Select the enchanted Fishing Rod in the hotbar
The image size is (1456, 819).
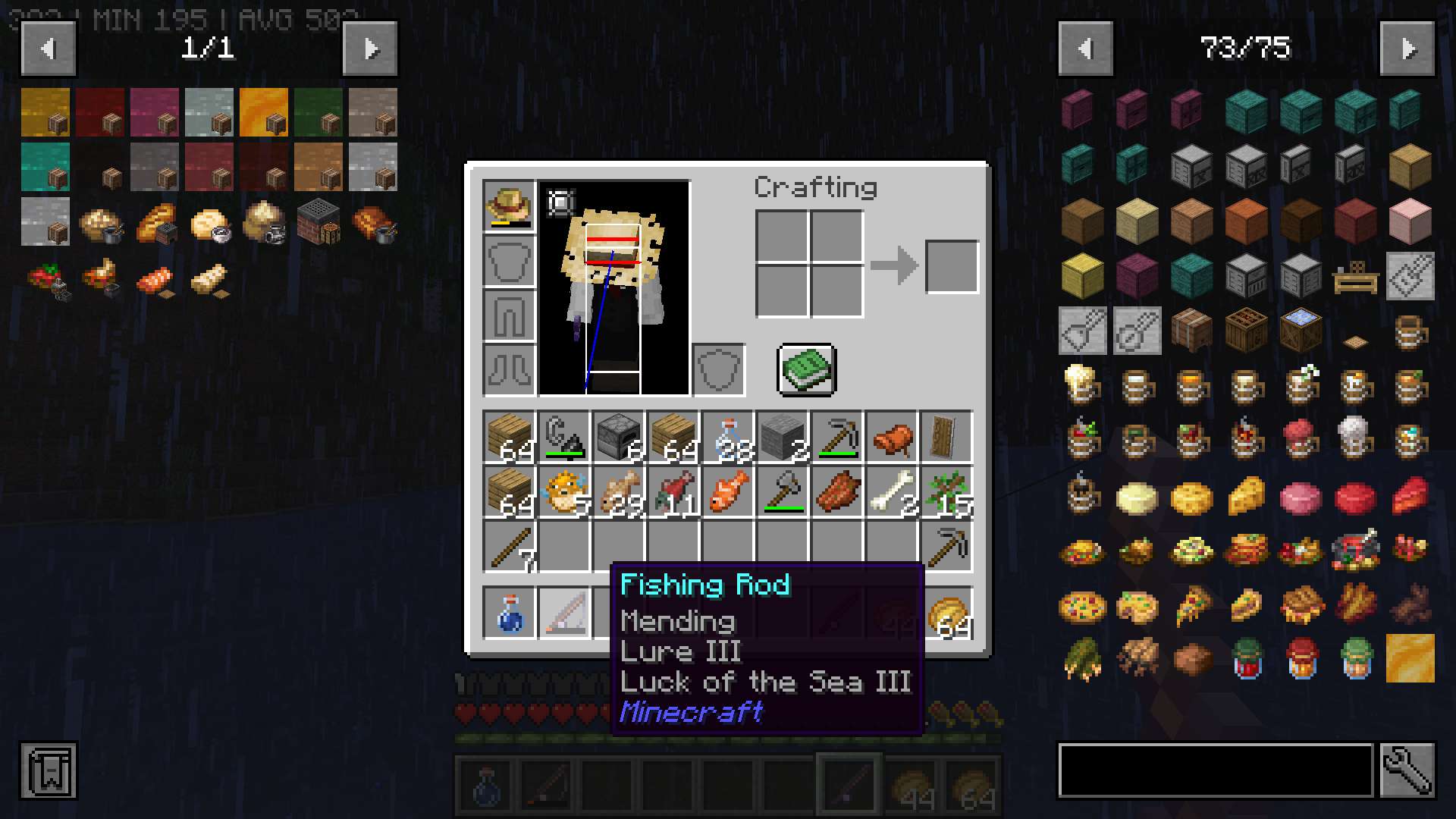tap(849, 785)
